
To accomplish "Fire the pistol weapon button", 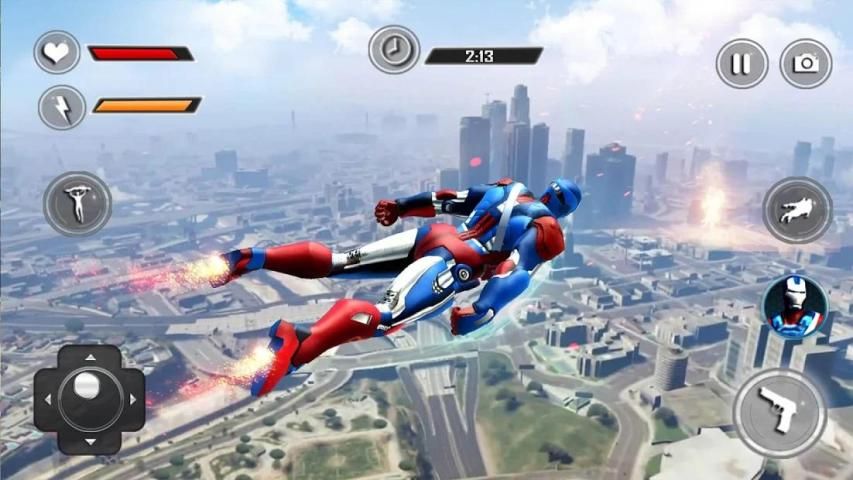I will point(779,411).
